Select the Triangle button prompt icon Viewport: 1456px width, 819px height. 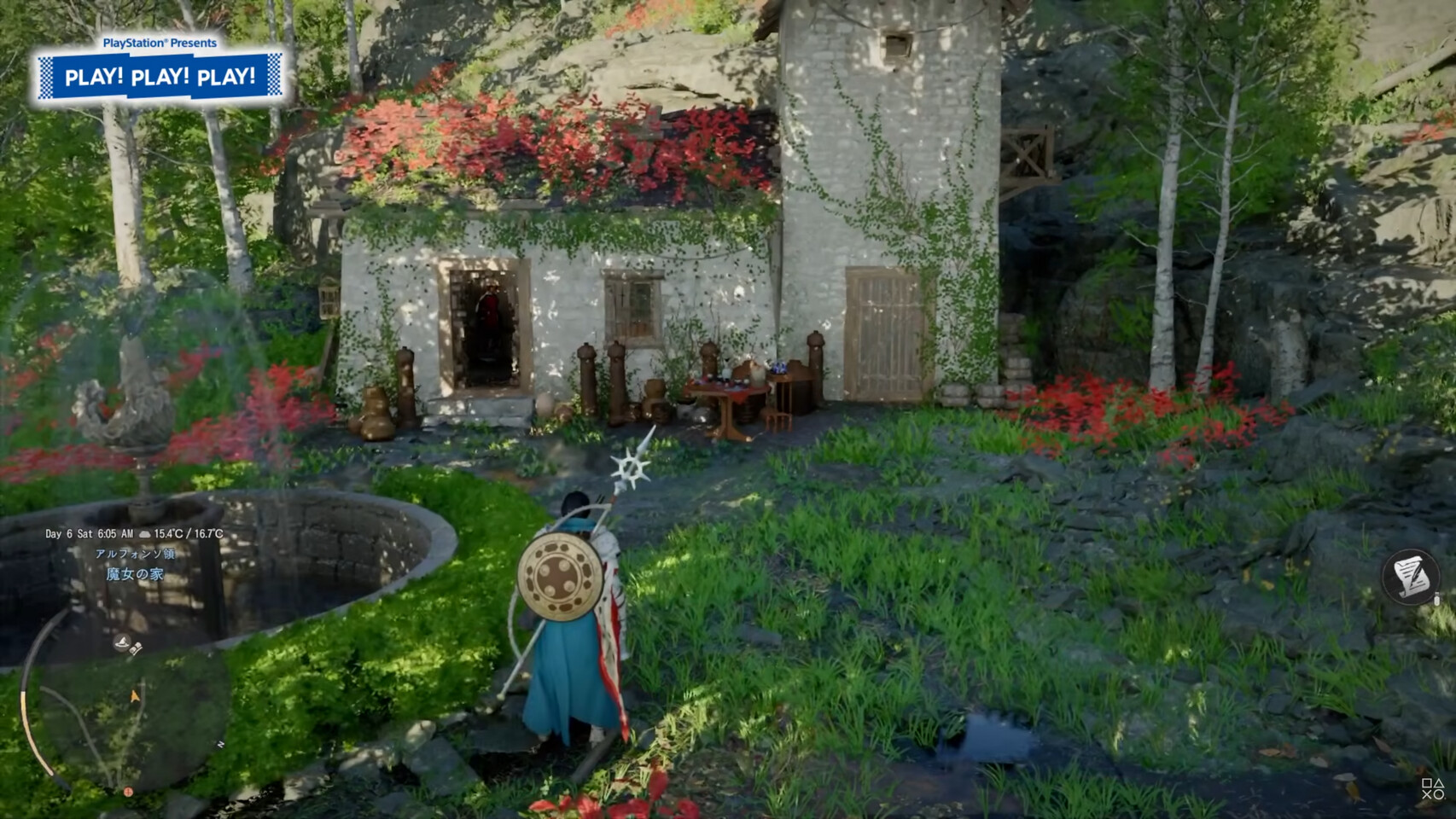click(x=1439, y=783)
